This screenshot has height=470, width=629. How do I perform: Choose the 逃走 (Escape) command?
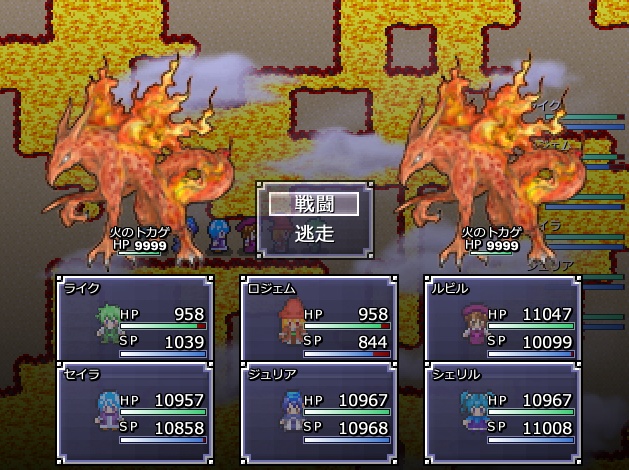[314, 234]
